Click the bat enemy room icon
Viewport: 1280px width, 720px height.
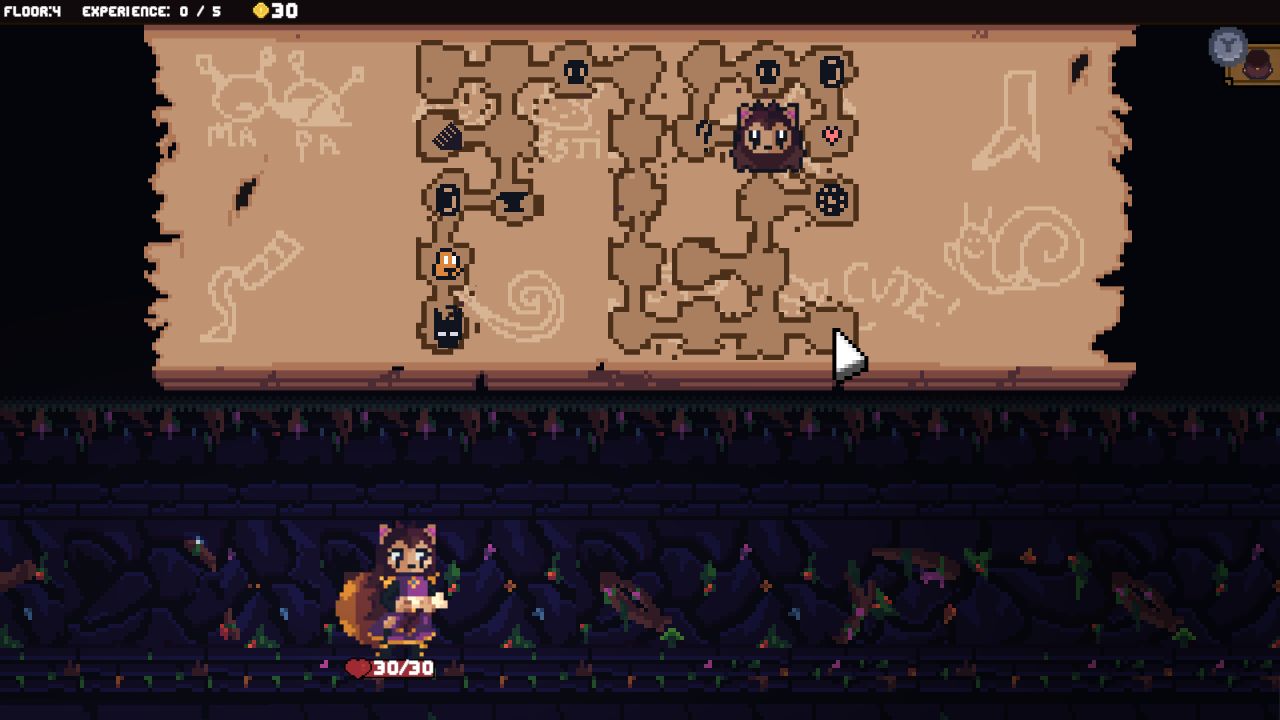(446, 329)
